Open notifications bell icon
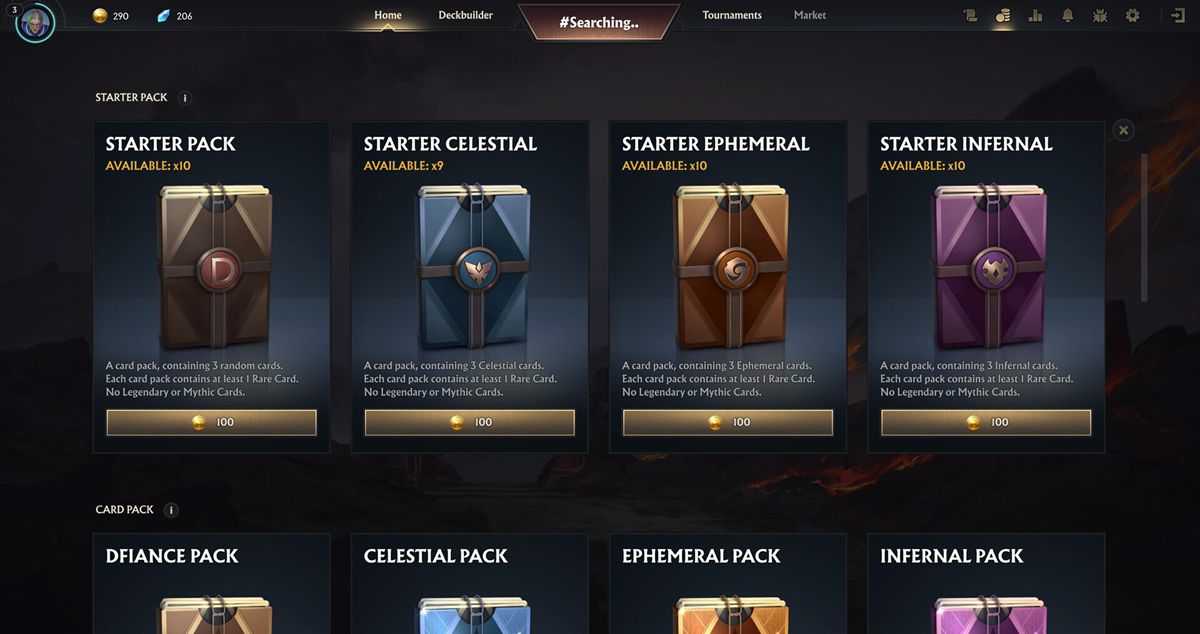 pyautogui.click(x=1068, y=16)
